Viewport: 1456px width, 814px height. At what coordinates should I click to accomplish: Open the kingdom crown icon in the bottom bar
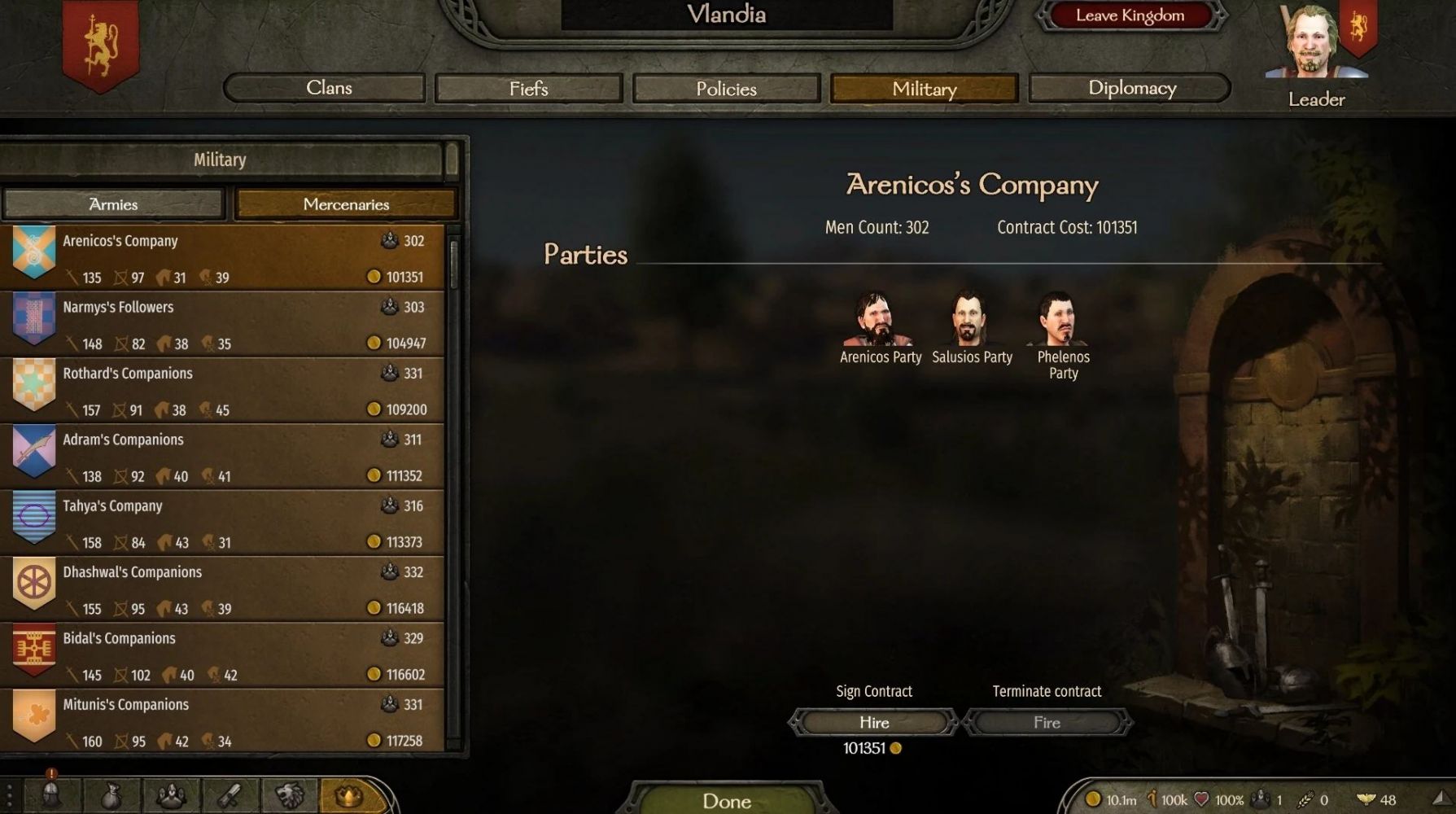349,795
